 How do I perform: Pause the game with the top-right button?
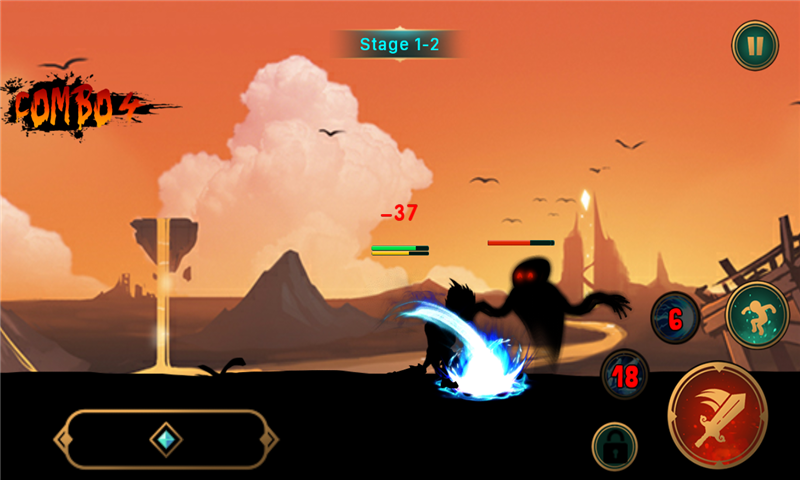pyautogui.click(x=755, y=46)
